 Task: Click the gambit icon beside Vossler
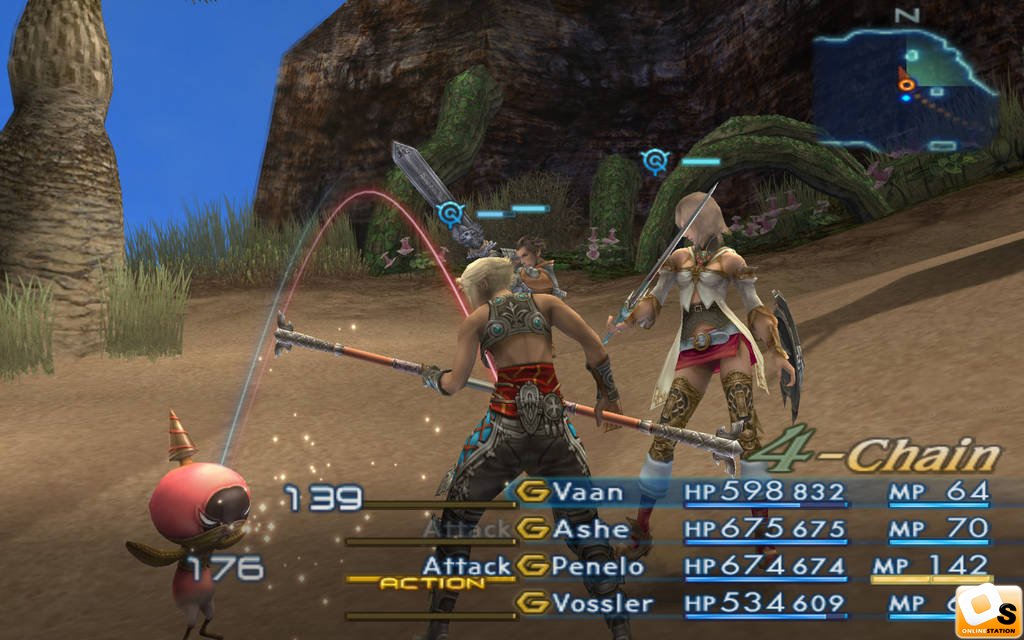[534, 603]
